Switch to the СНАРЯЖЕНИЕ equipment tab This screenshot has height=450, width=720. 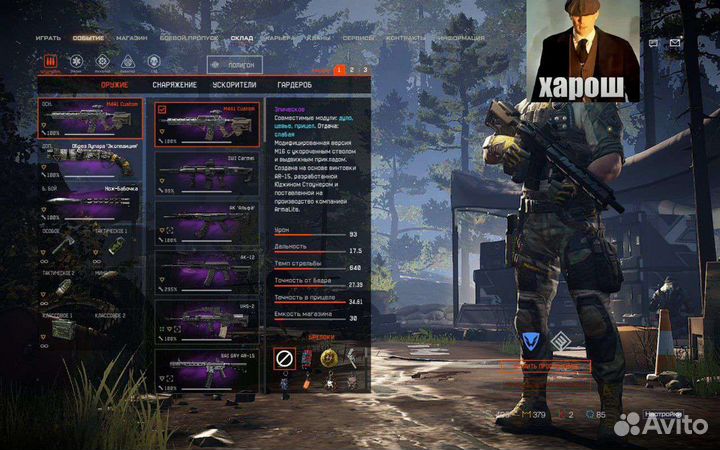[x=174, y=85]
